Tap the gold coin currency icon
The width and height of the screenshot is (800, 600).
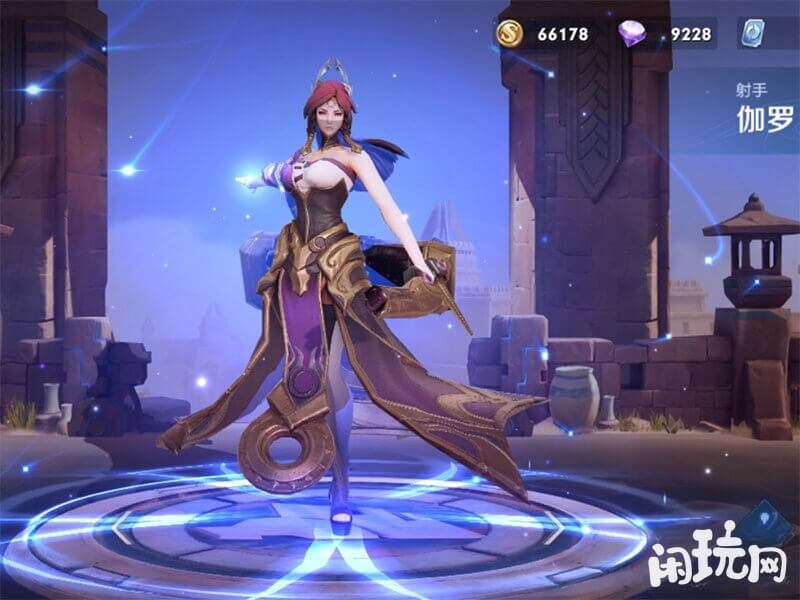click(510, 34)
